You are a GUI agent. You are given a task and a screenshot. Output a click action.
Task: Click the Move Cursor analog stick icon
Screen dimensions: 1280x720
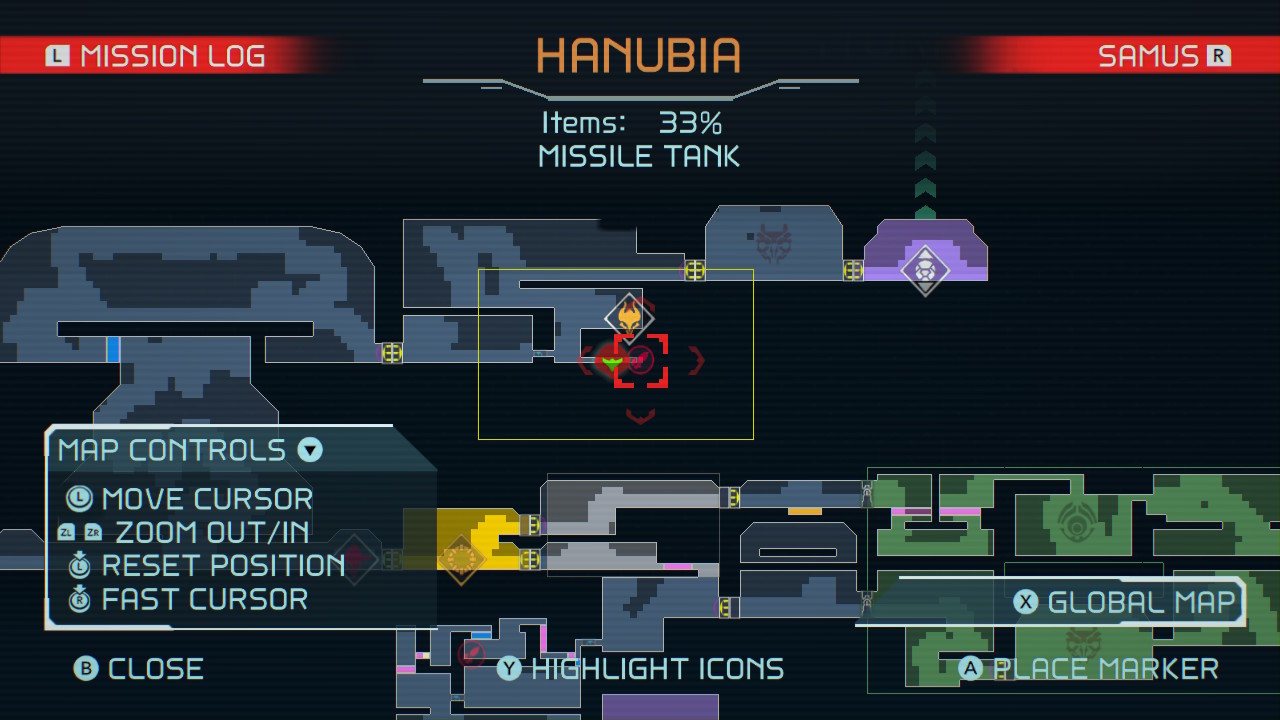(x=77, y=498)
